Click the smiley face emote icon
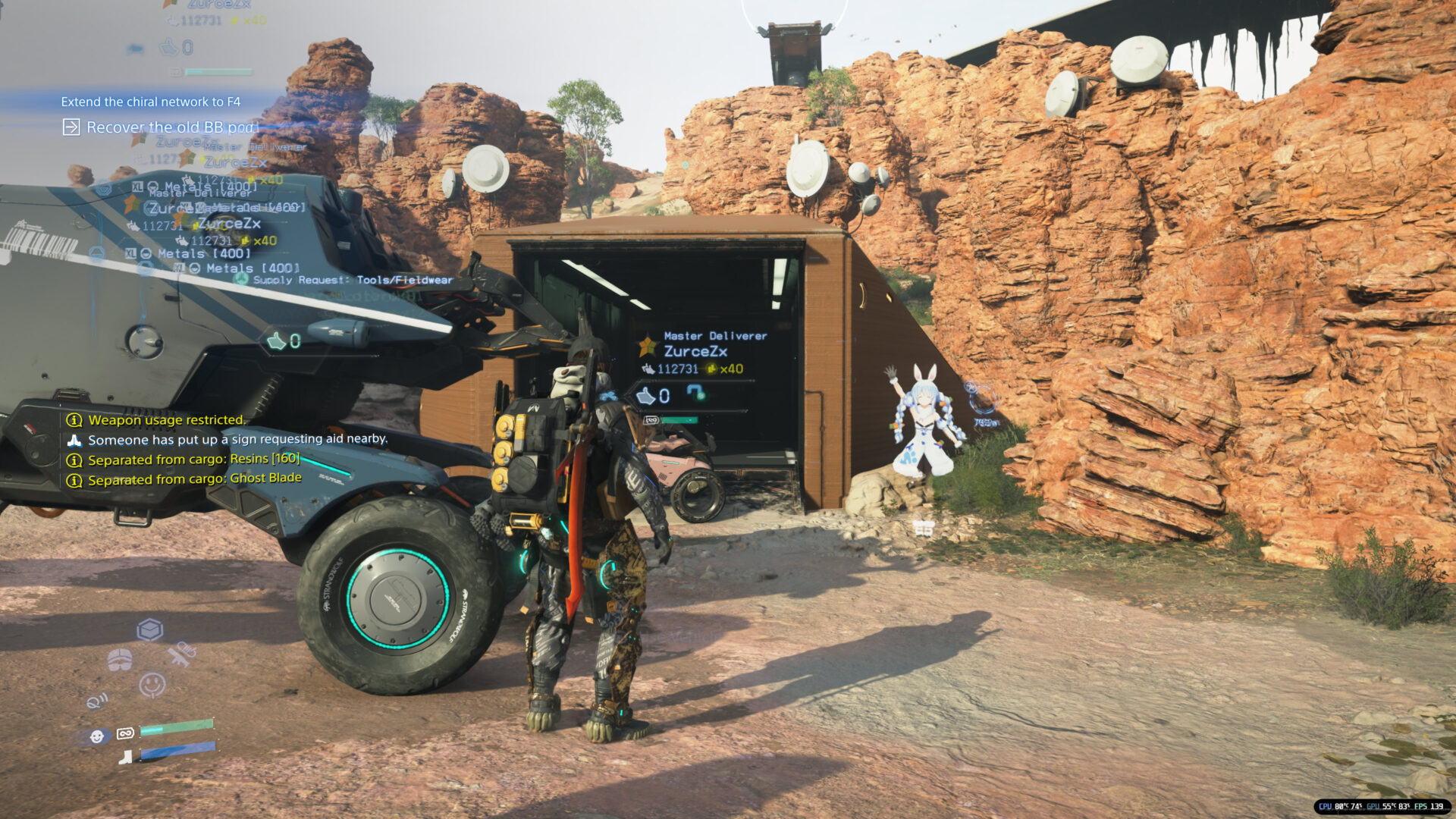 pyautogui.click(x=152, y=685)
